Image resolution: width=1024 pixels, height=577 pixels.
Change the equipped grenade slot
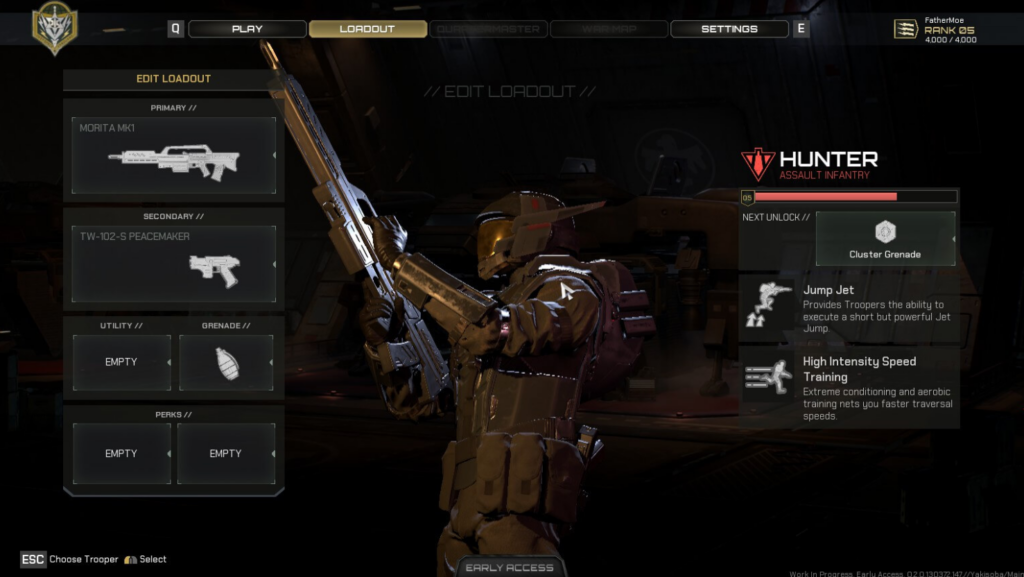coord(226,362)
